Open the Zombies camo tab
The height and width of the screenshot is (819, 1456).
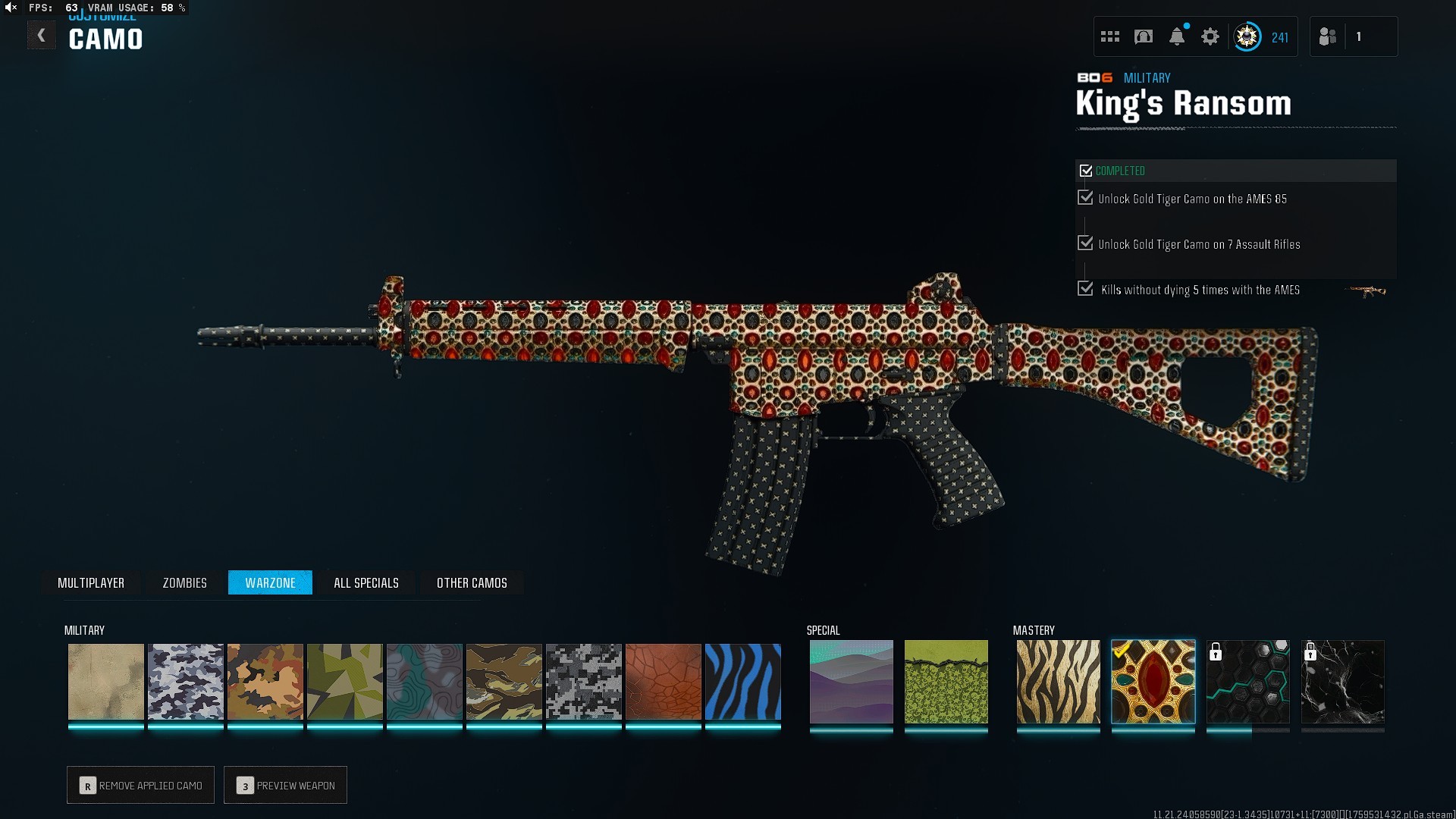[x=184, y=582]
